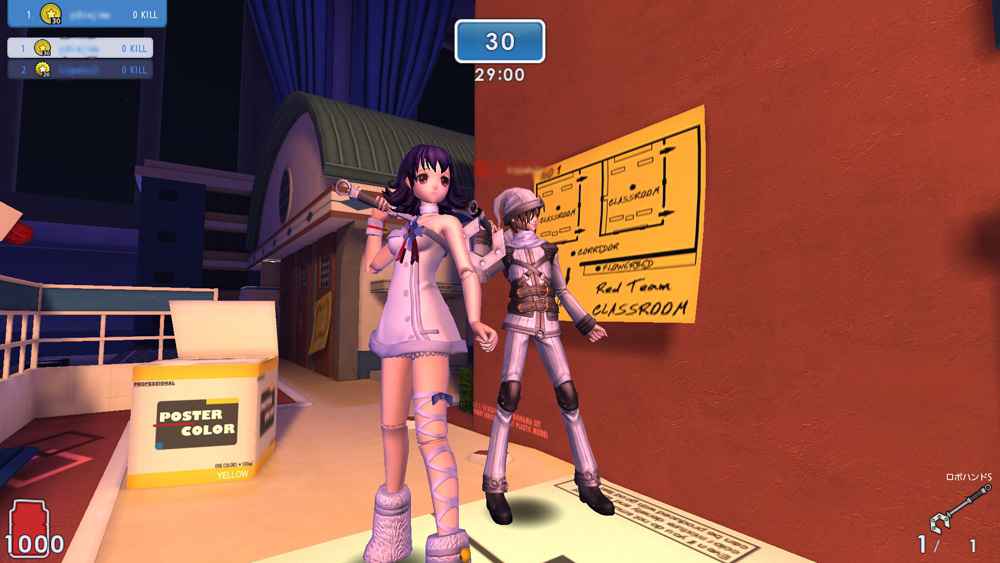Select the dark rank 2 scoreboard row
Screen dimensions: 1000x563
pos(80,70)
